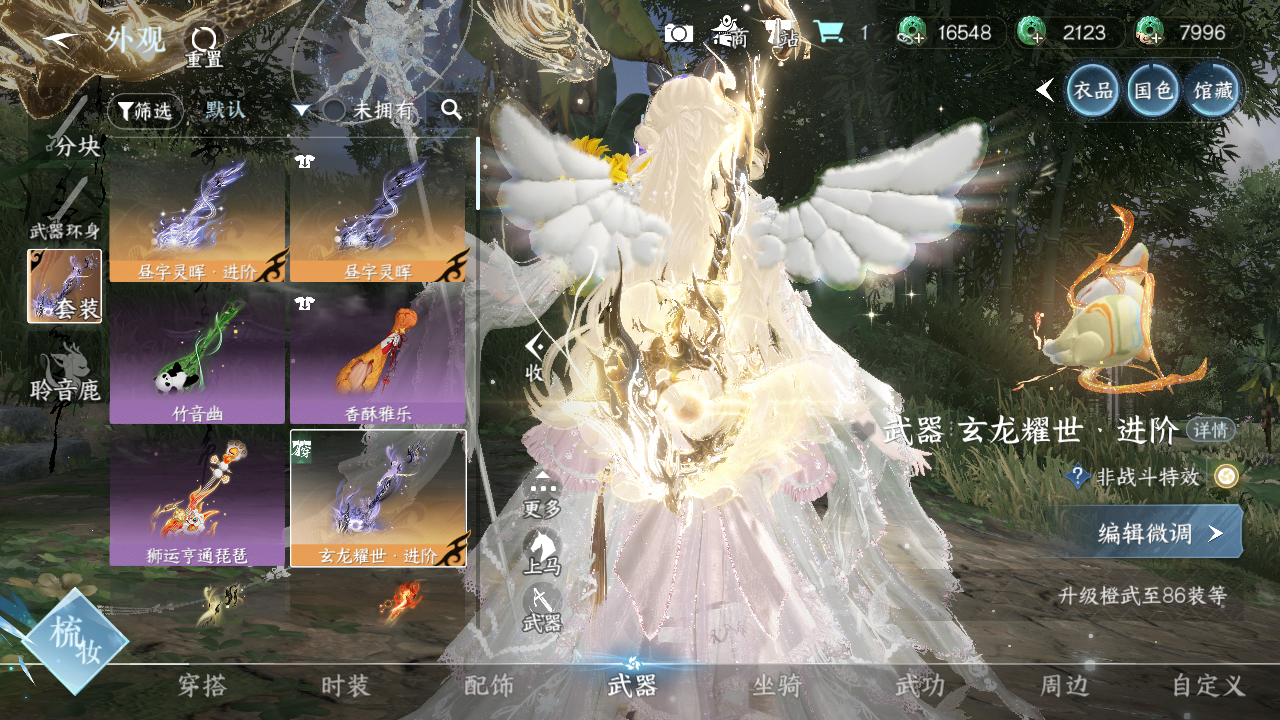
Task: Take a photo with camera icon
Action: [678, 32]
